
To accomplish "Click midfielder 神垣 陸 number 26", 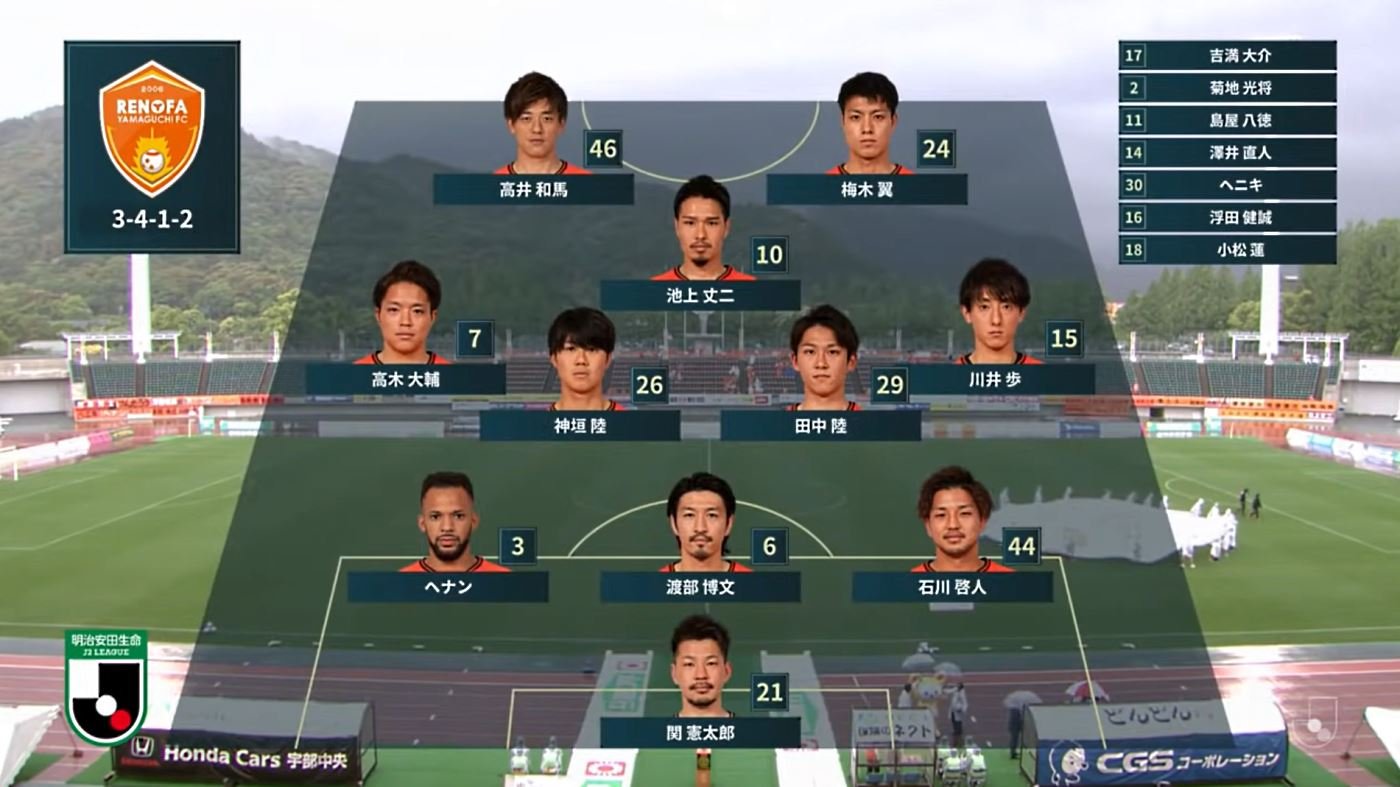I will (x=580, y=425).
